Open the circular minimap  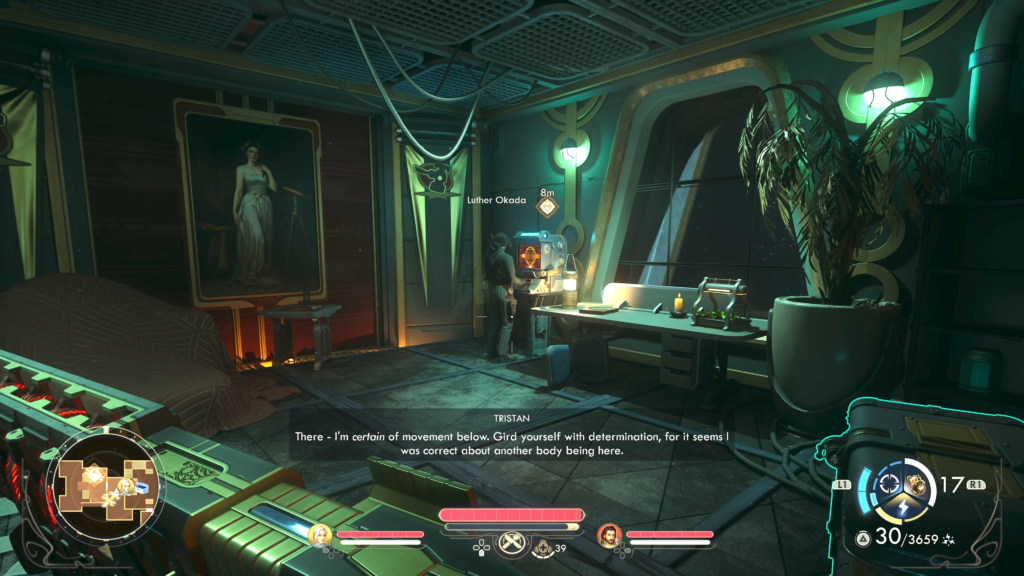click(x=107, y=481)
